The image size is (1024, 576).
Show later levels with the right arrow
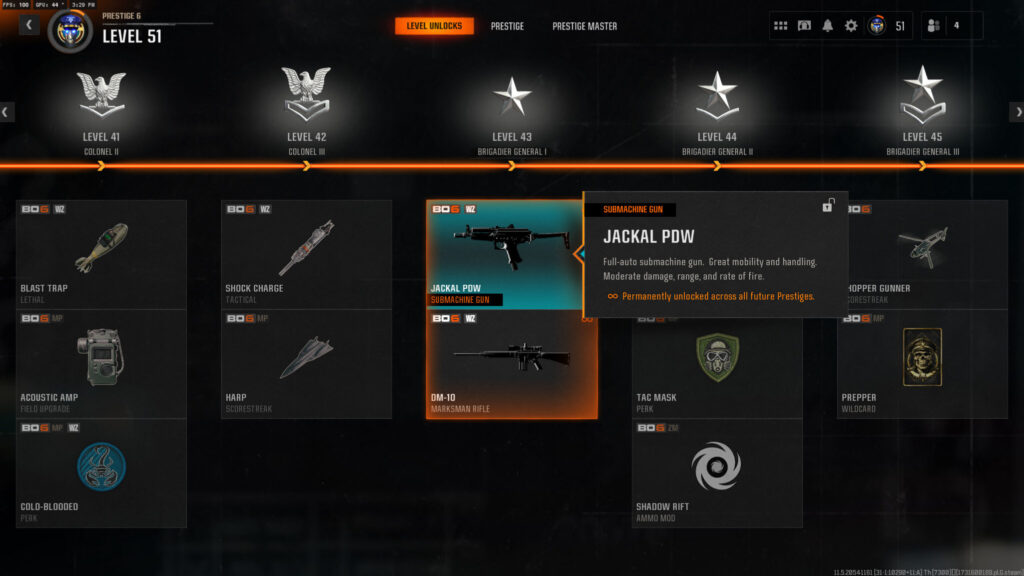[1016, 112]
